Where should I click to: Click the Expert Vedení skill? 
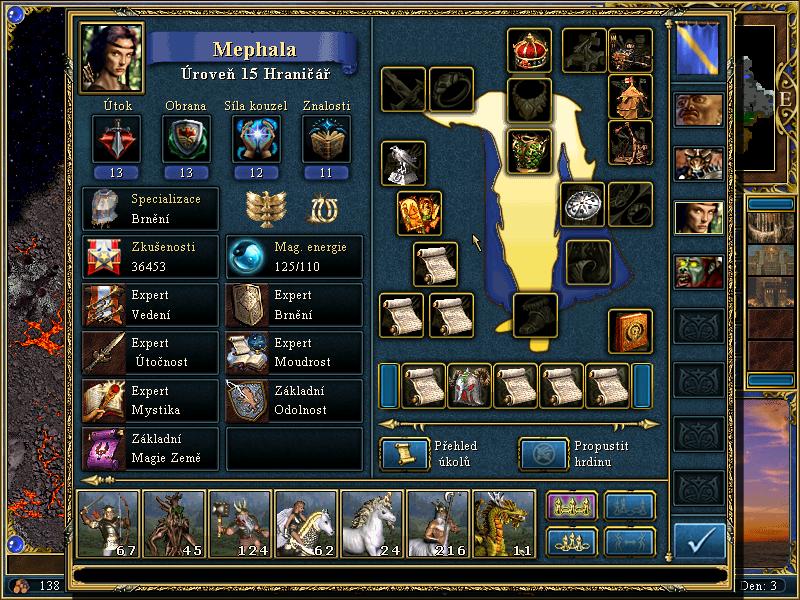[150, 305]
